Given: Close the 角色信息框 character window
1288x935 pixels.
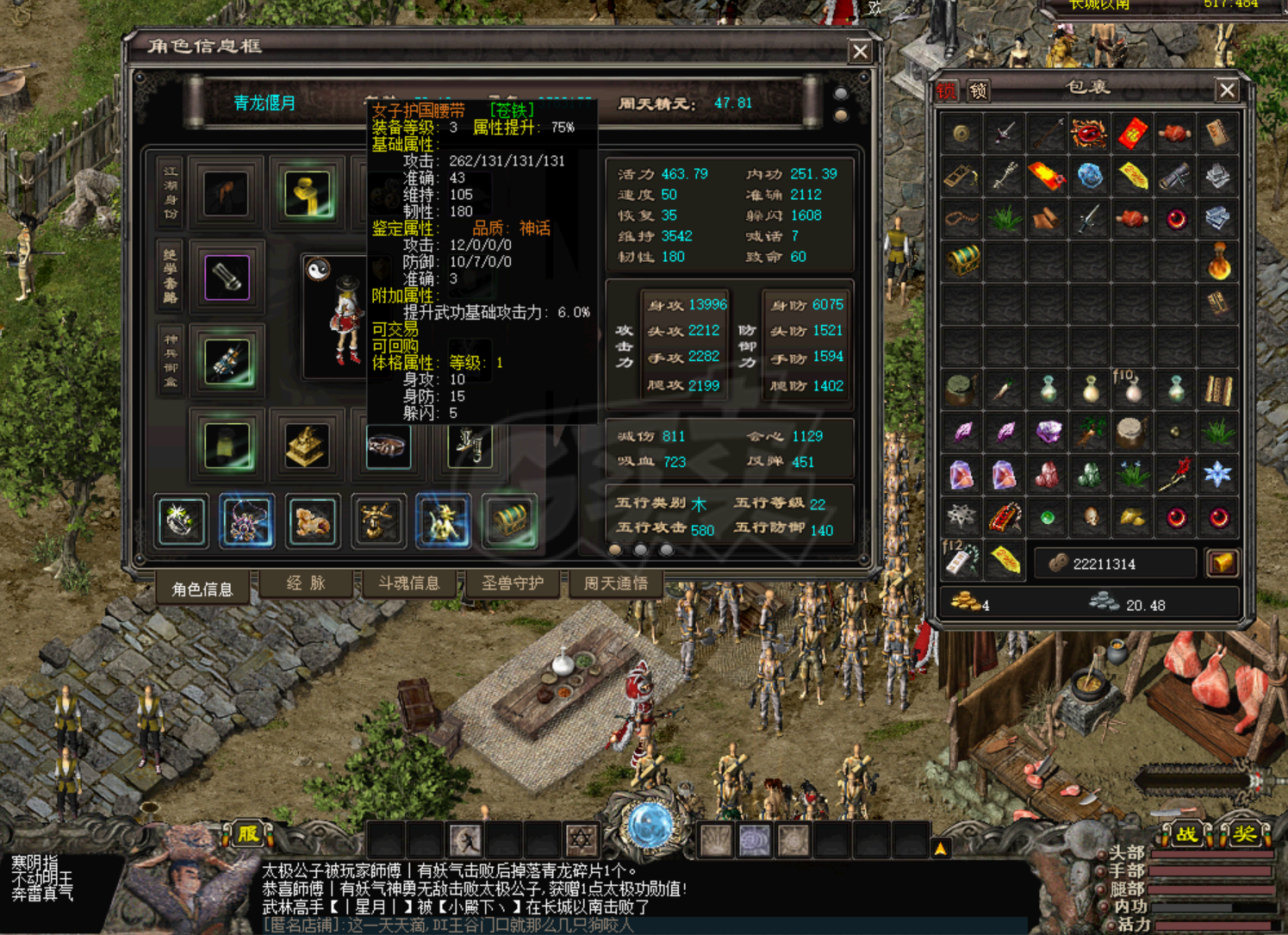Looking at the screenshot, I should pyautogui.click(x=860, y=52).
